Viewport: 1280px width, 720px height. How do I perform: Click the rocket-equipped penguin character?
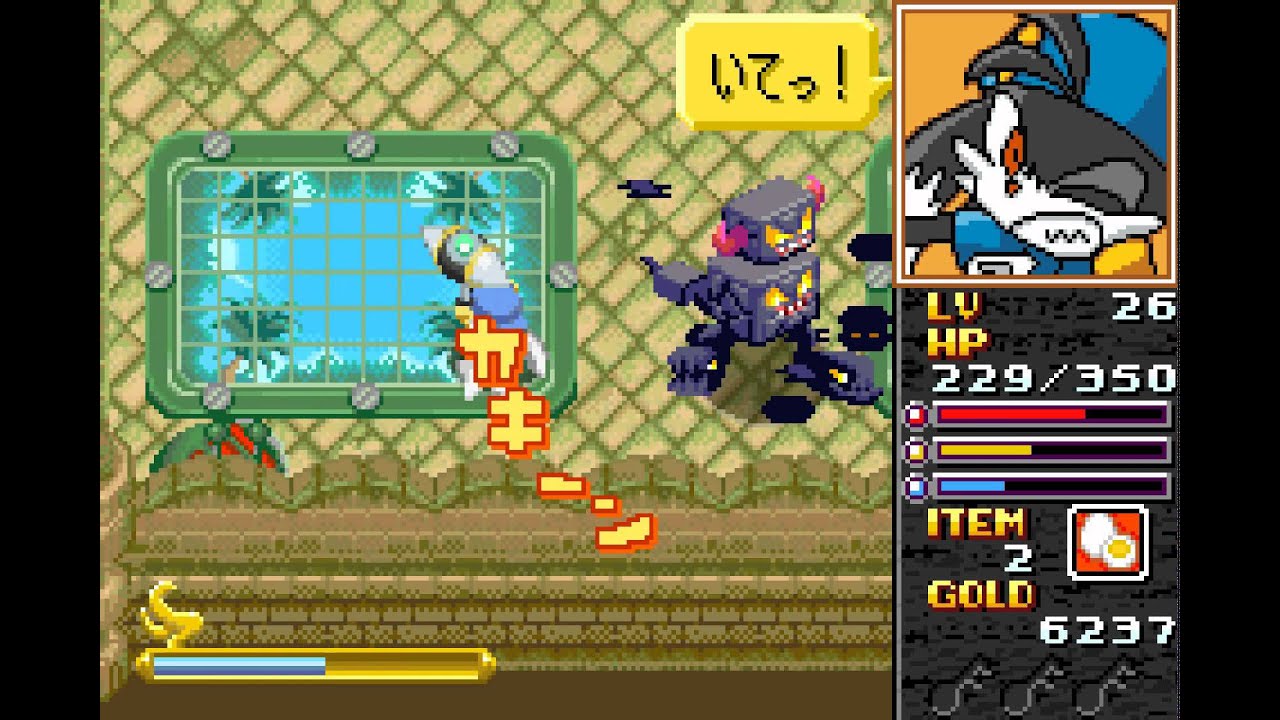tap(480, 290)
